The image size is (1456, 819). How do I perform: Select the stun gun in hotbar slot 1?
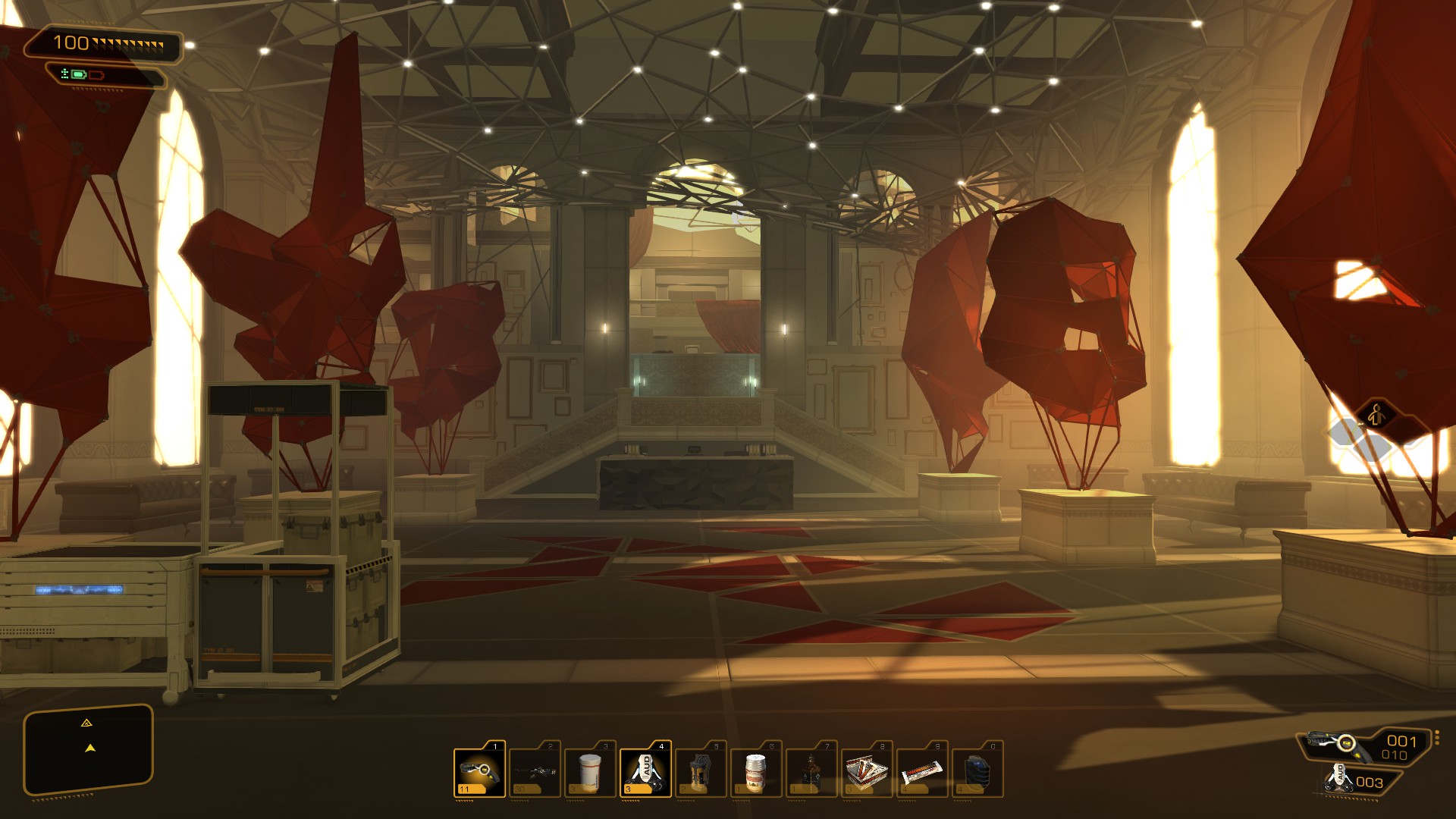pos(479,771)
